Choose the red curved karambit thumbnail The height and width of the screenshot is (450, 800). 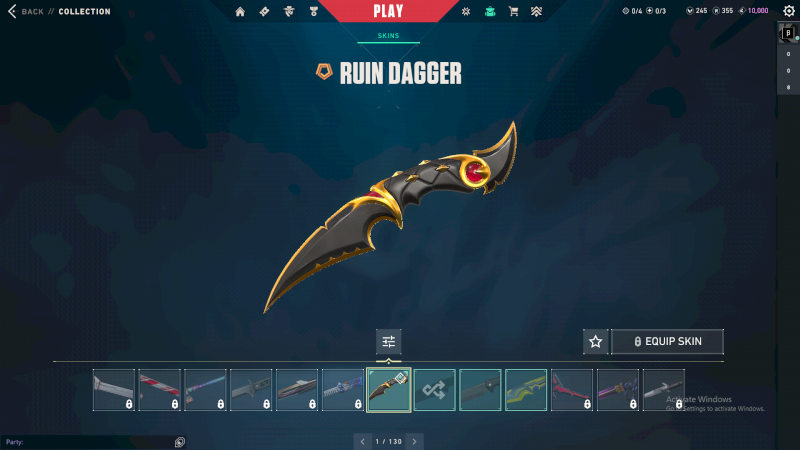pos(572,390)
